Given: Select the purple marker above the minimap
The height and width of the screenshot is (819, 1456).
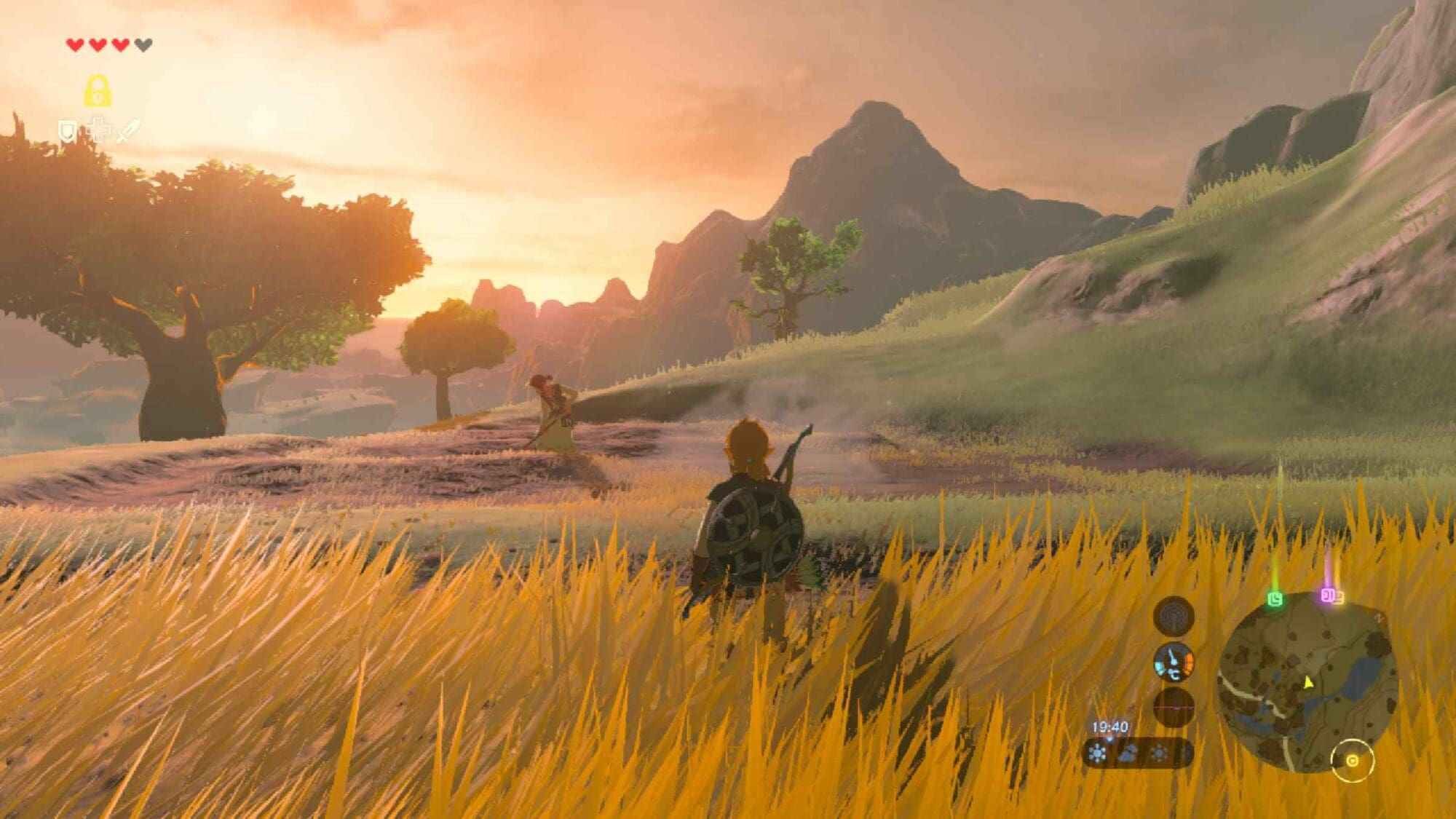Looking at the screenshot, I should coord(1329,596).
